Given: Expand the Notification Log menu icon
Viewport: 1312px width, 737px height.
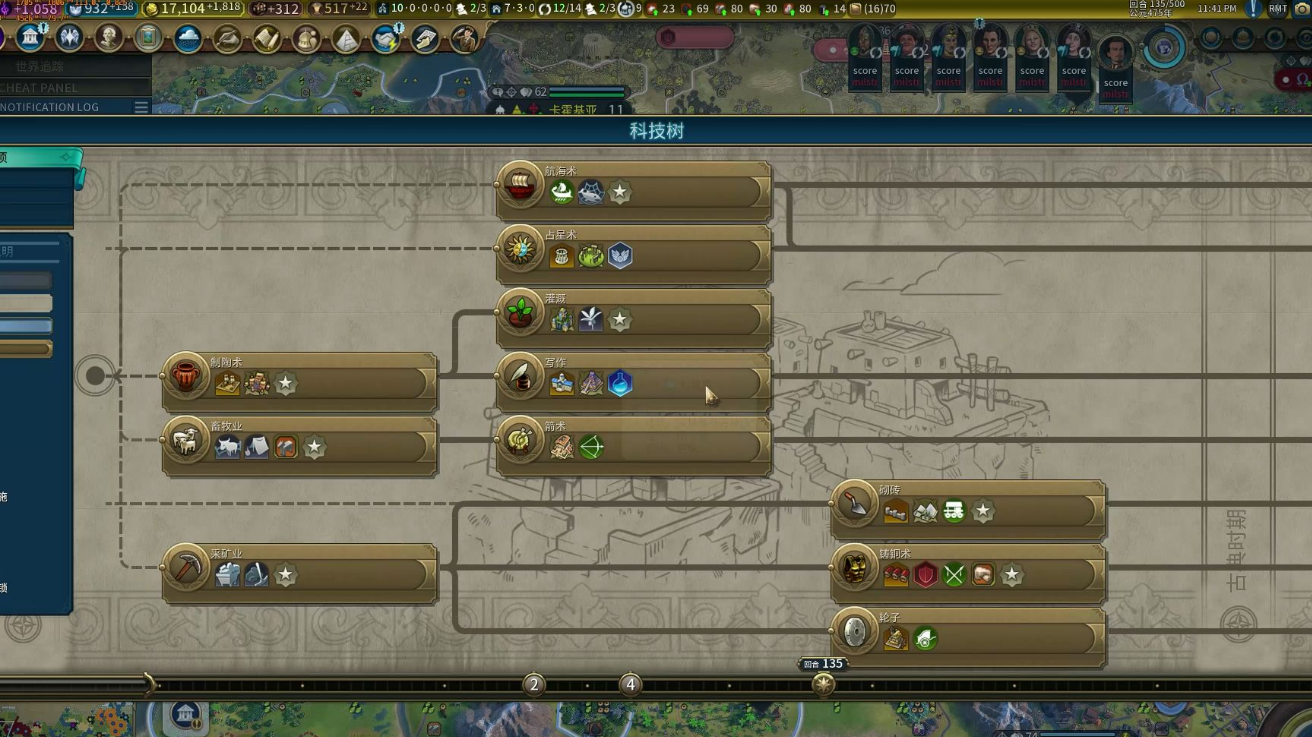Looking at the screenshot, I should 141,107.
